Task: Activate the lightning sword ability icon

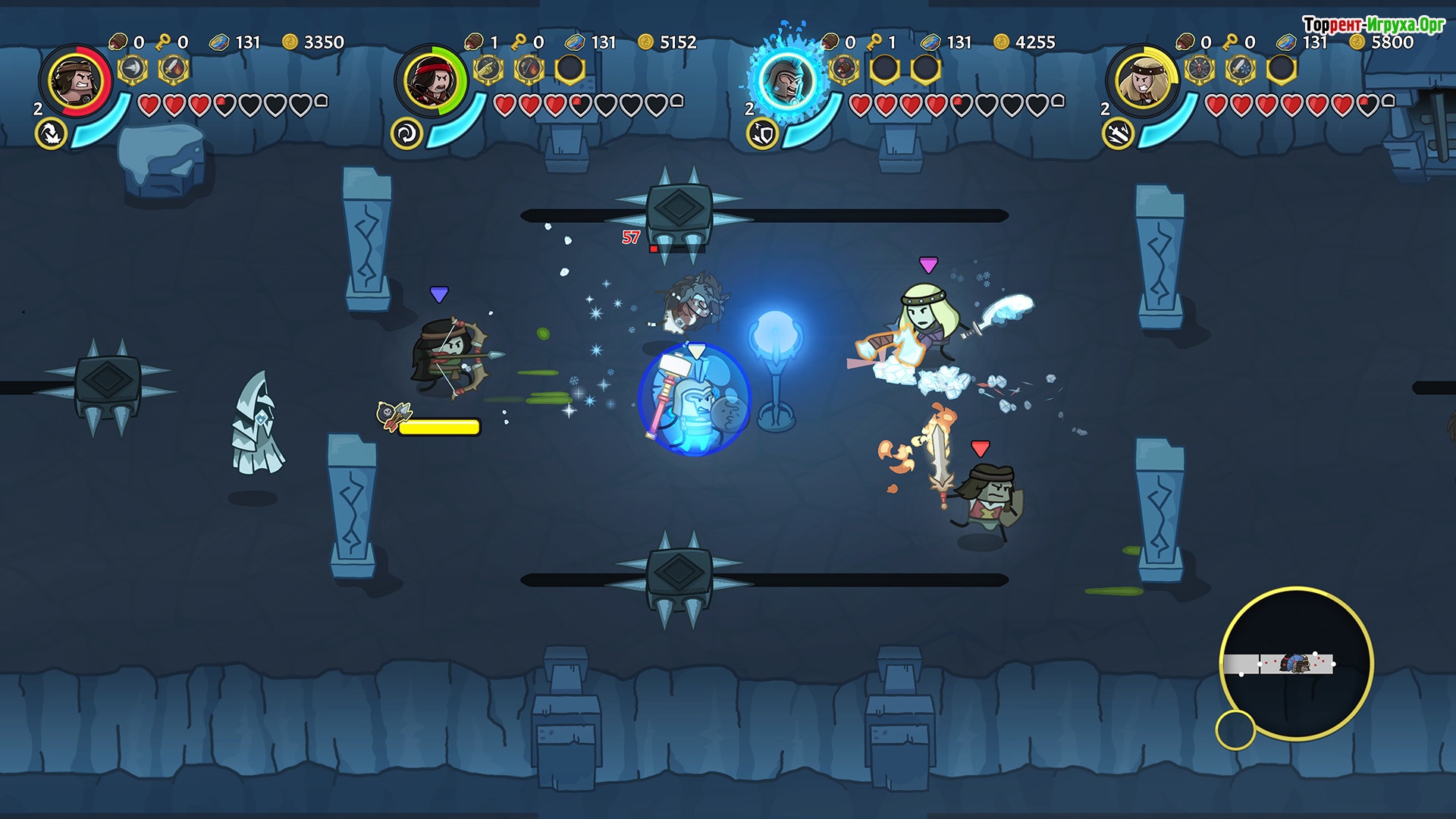Action: pos(1118,134)
